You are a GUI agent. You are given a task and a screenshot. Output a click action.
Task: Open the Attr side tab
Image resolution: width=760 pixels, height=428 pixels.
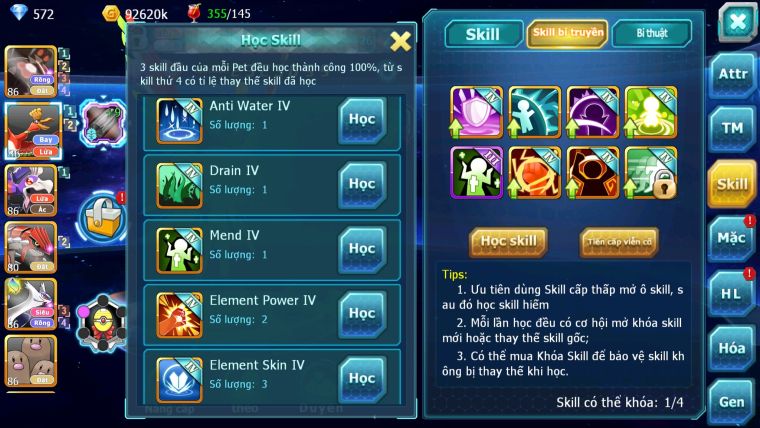tap(733, 73)
